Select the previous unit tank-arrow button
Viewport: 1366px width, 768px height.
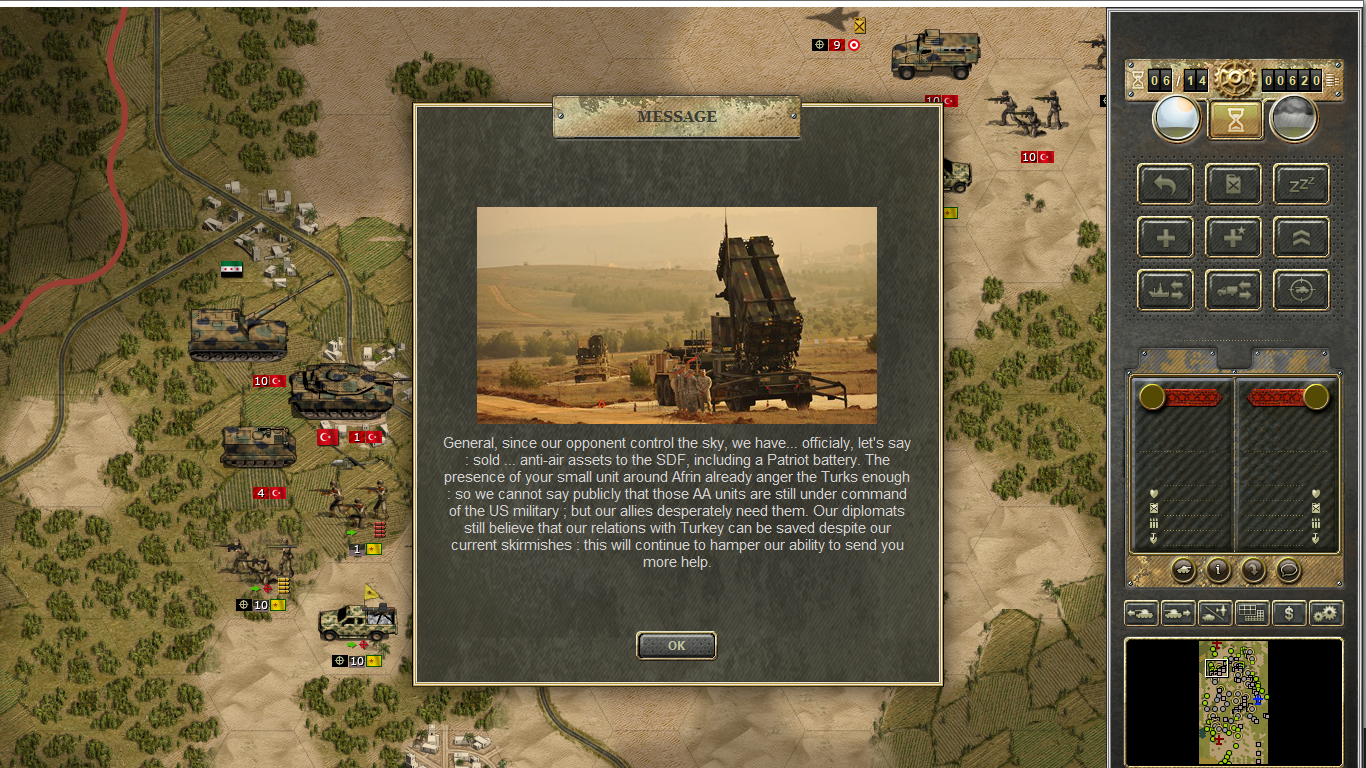[1141, 613]
